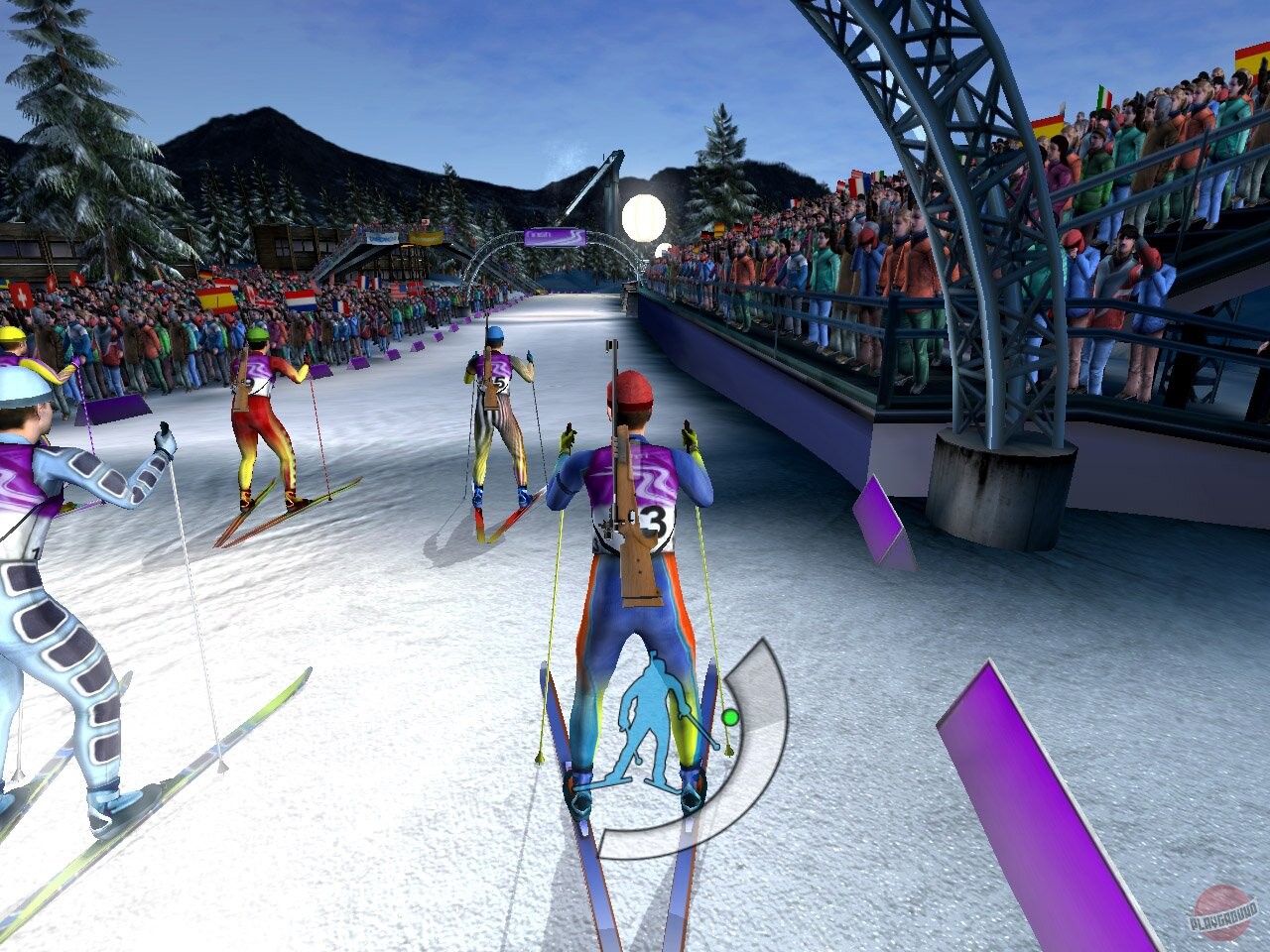This screenshot has width=1270, height=952.
Task: Toggle the green stamina dot indicator
Action: (730, 716)
